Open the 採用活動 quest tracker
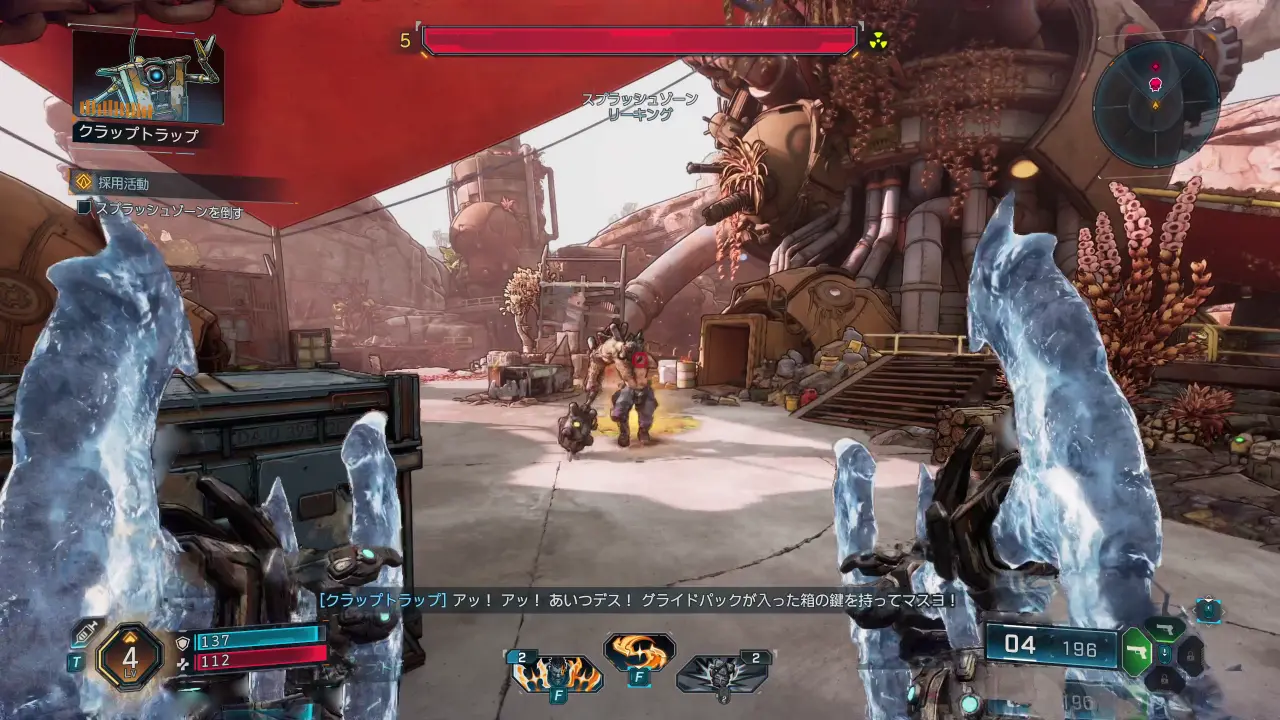Image resolution: width=1280 pixels, height=720 pixels. 124,183
